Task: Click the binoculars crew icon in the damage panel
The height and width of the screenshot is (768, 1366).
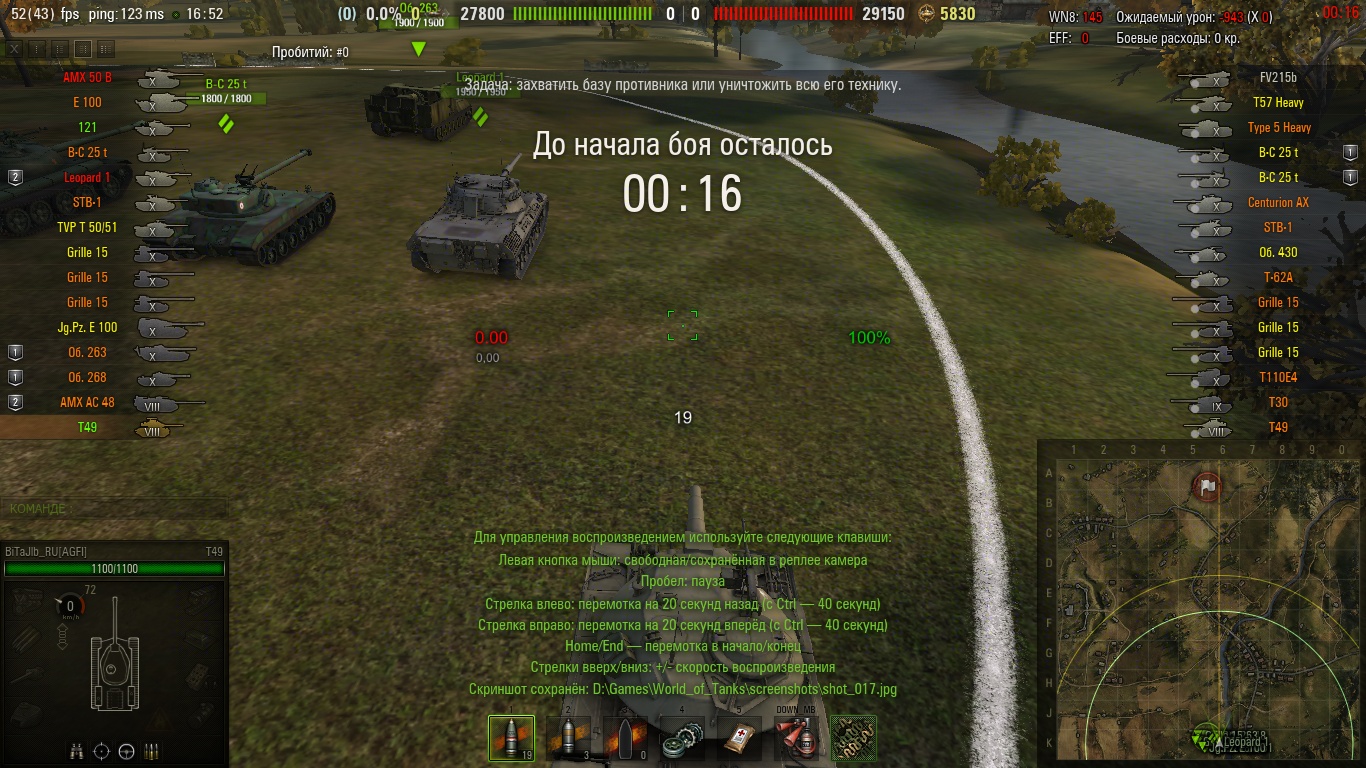Action: 77,751
